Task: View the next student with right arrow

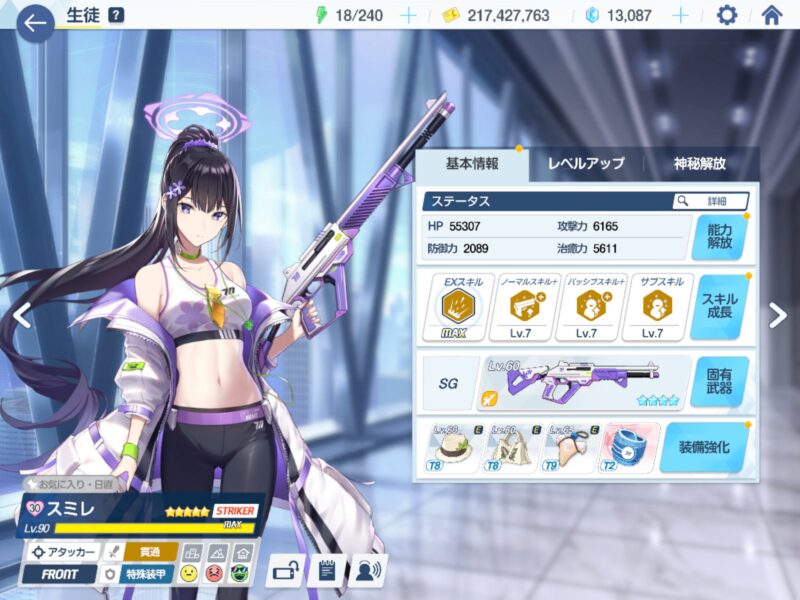Action: [778, 315]
